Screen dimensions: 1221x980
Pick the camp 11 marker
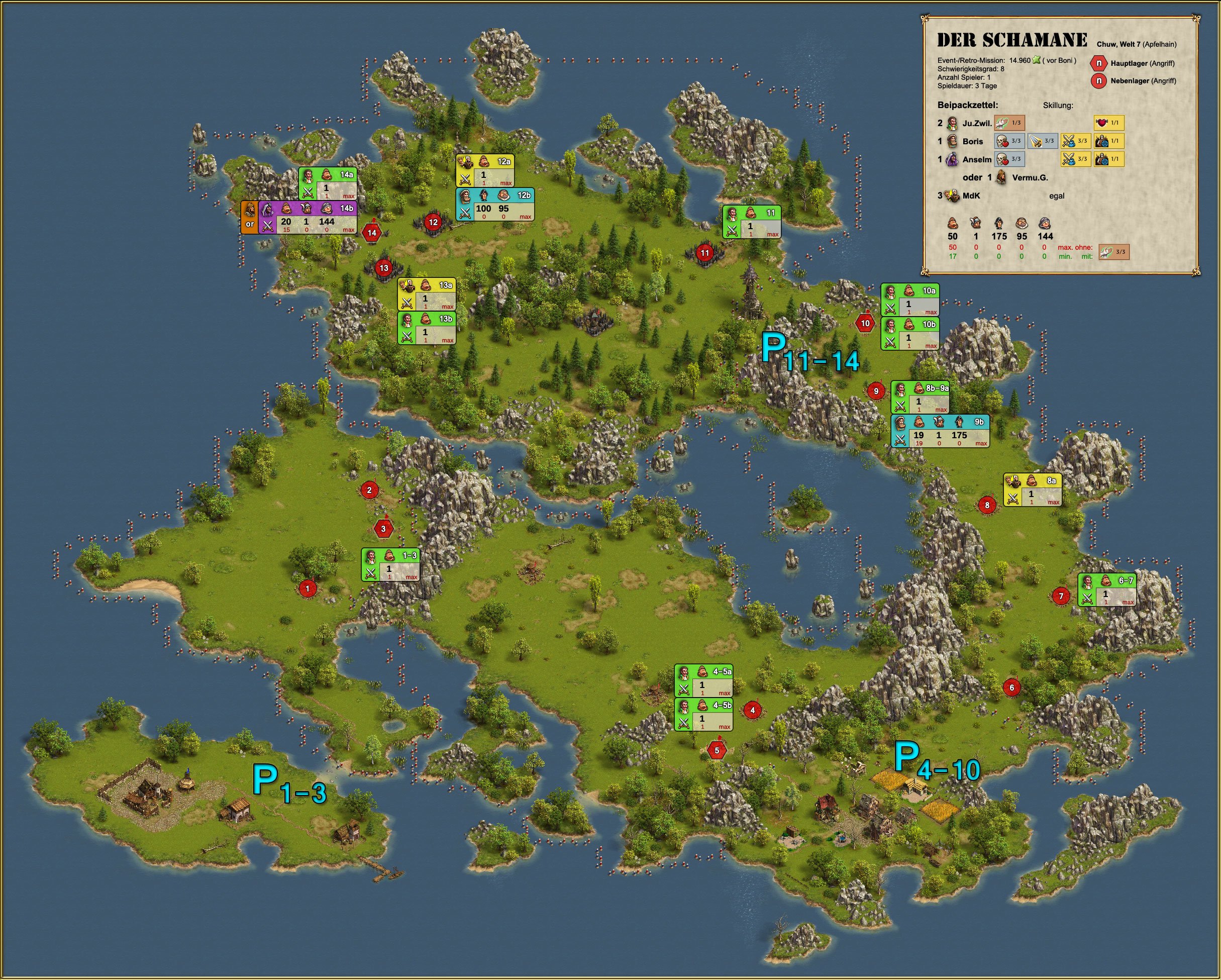pyautogui.click(x=704, y=253)
